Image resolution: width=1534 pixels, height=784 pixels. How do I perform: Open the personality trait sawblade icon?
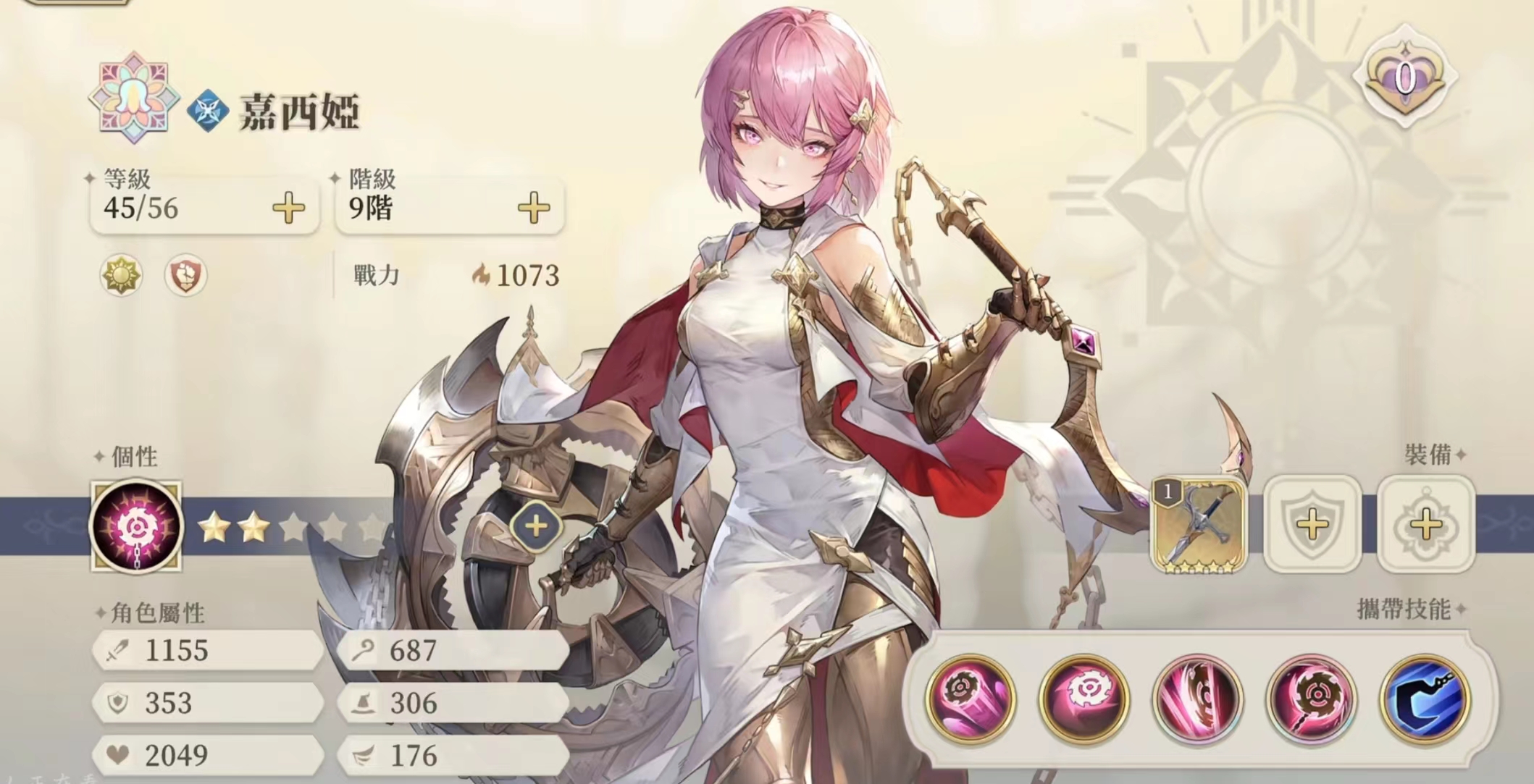(x=136, y=526)
